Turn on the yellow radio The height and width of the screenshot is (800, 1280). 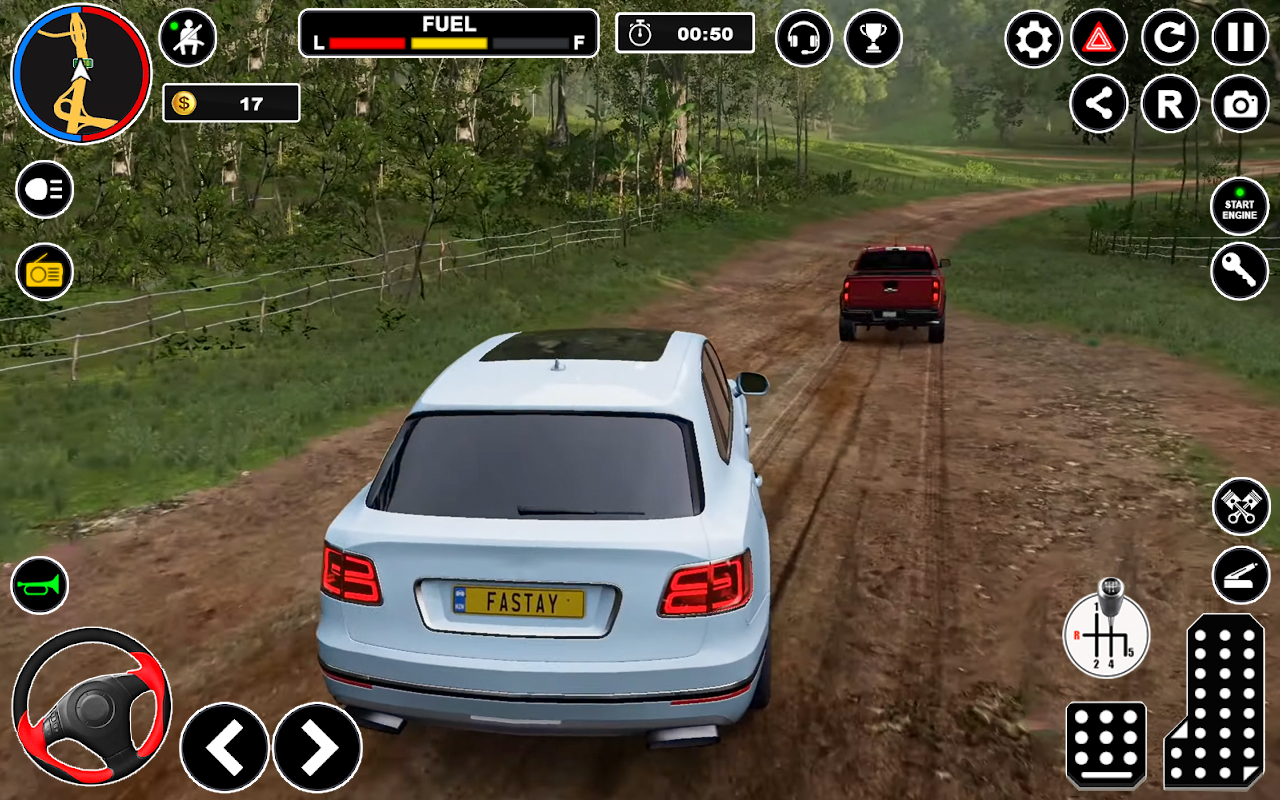pyautogui.click(x=44, y=271)
